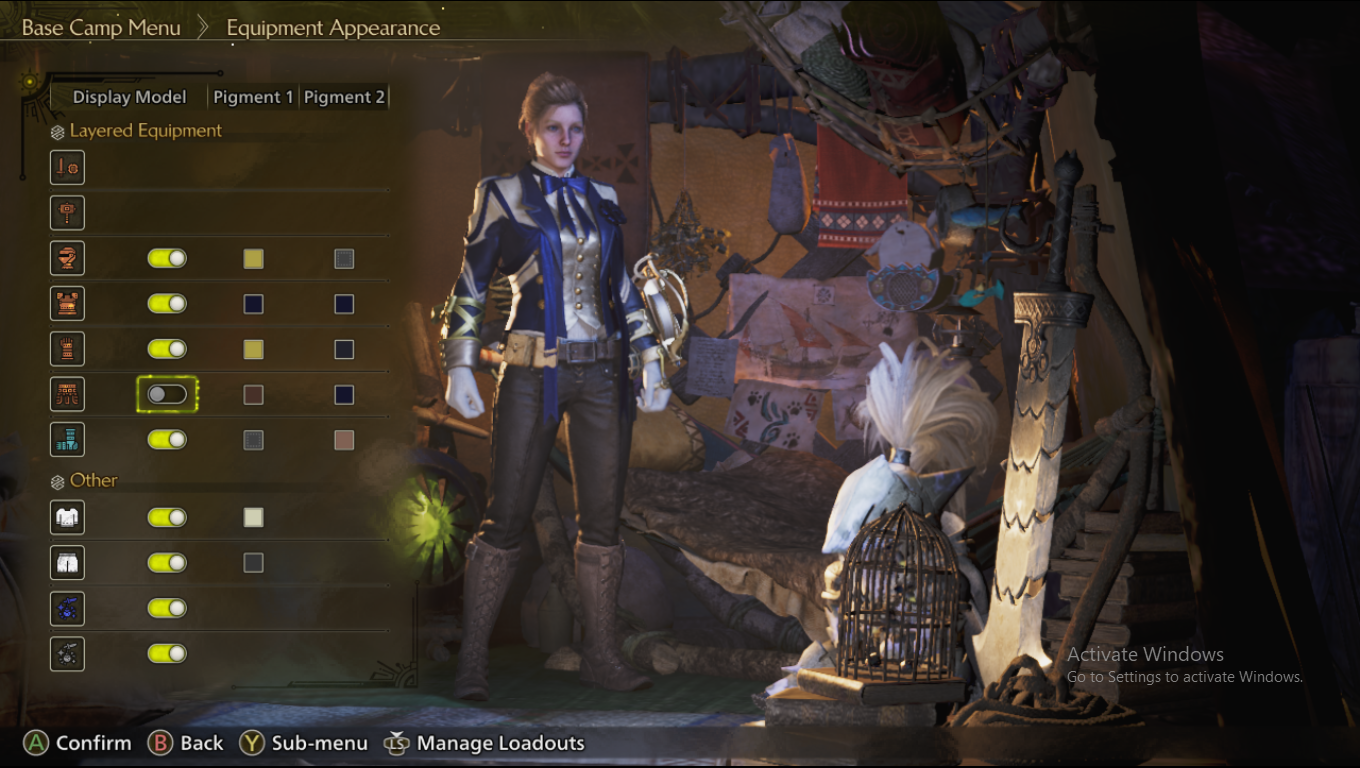Toggle chest armor display model switch

point(167,303)
